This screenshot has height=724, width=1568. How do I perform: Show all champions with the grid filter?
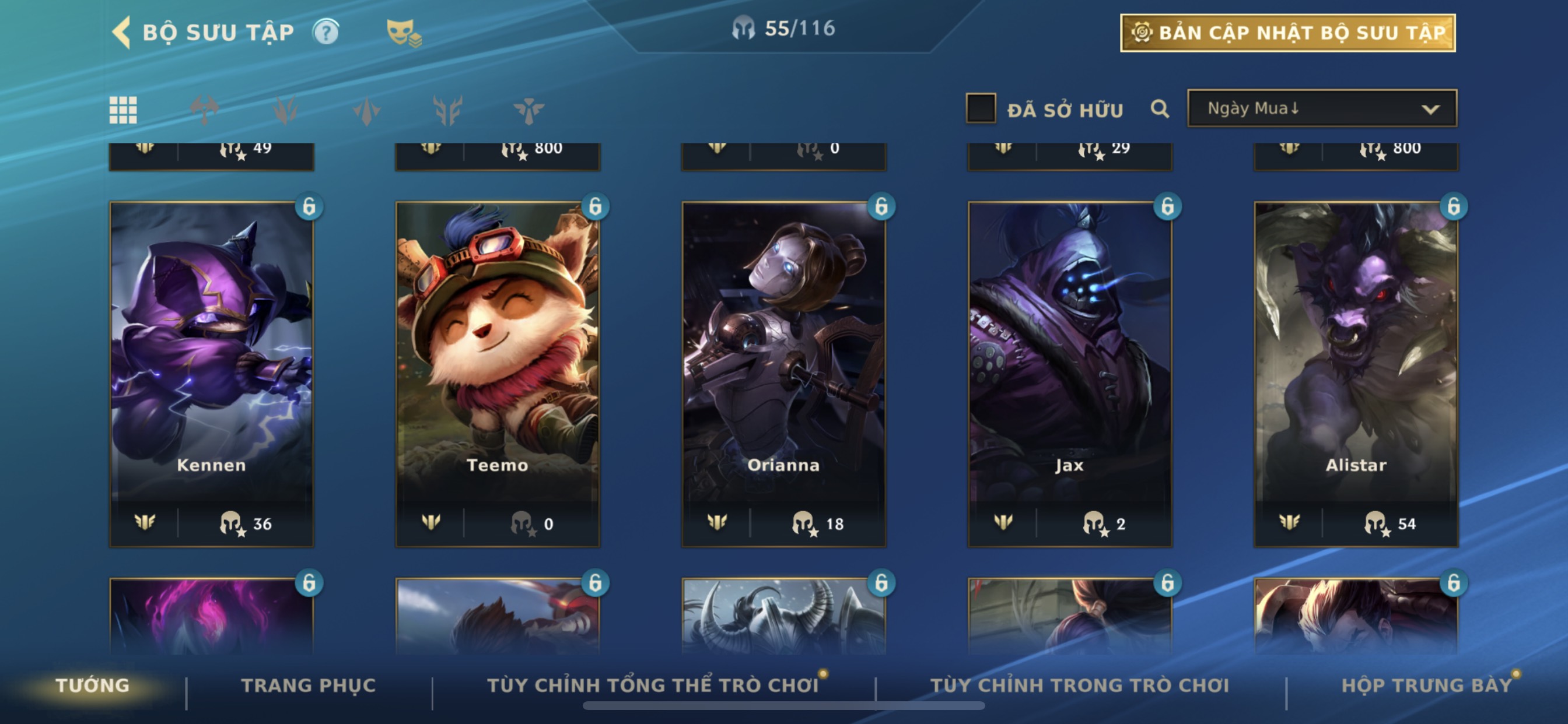click(123, 110)
